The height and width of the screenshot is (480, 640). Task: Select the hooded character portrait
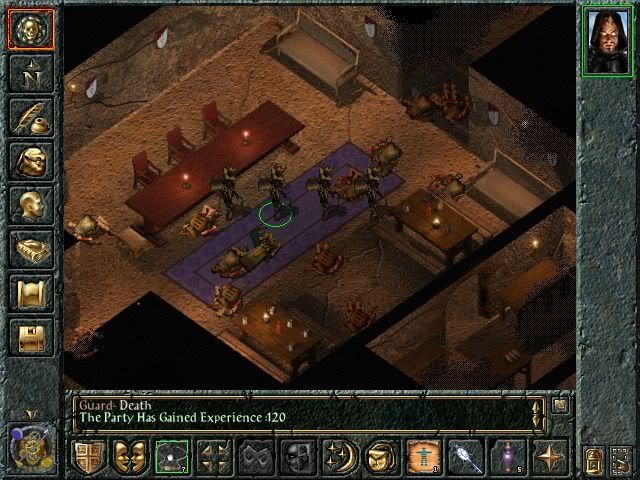coord(607,42)
